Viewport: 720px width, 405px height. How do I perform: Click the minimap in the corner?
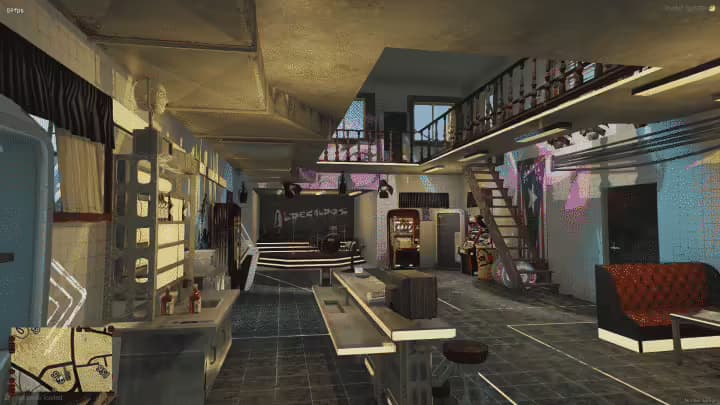(61, 359)
